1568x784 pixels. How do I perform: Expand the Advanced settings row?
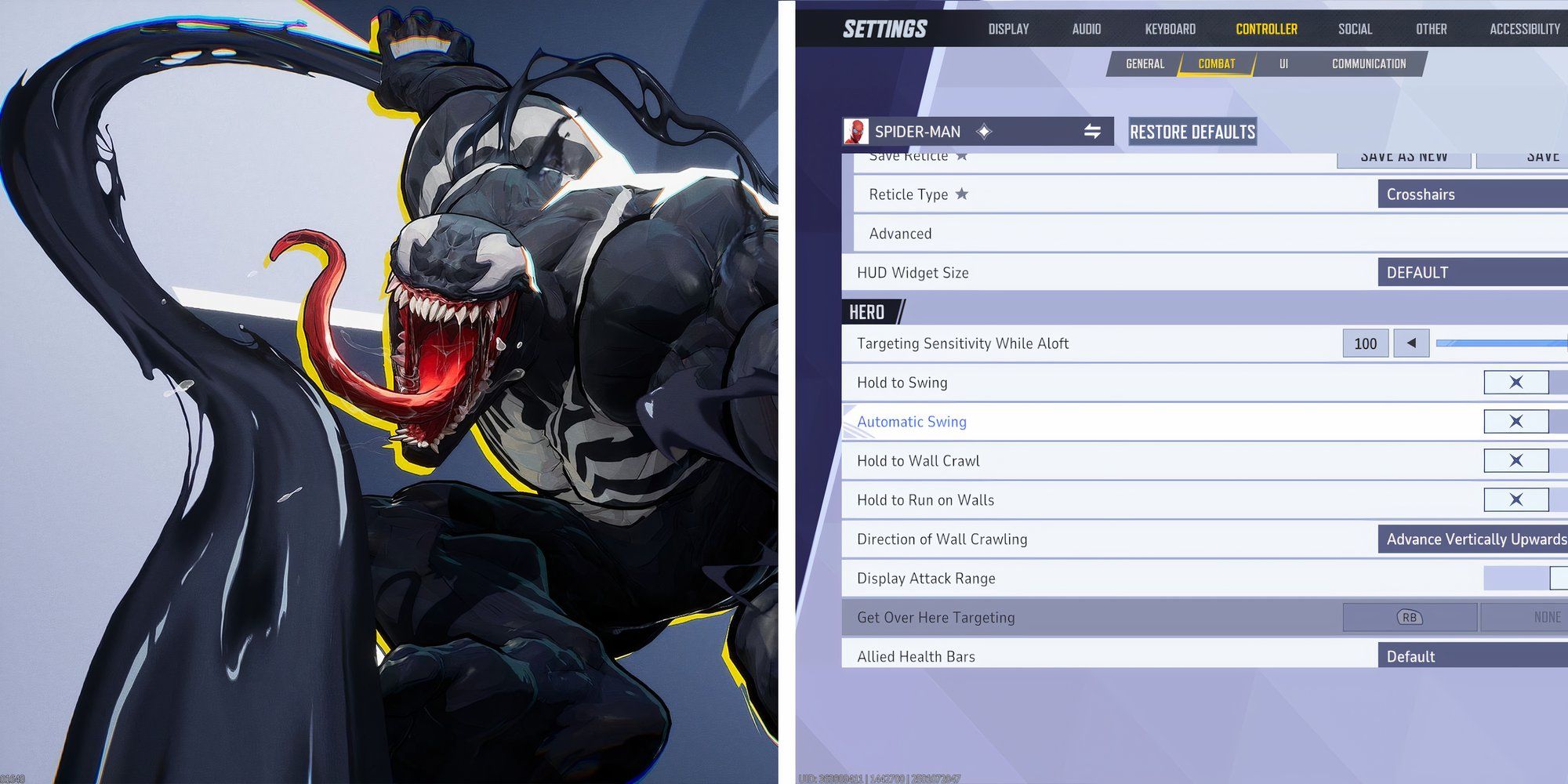click(x=899, y=233)
